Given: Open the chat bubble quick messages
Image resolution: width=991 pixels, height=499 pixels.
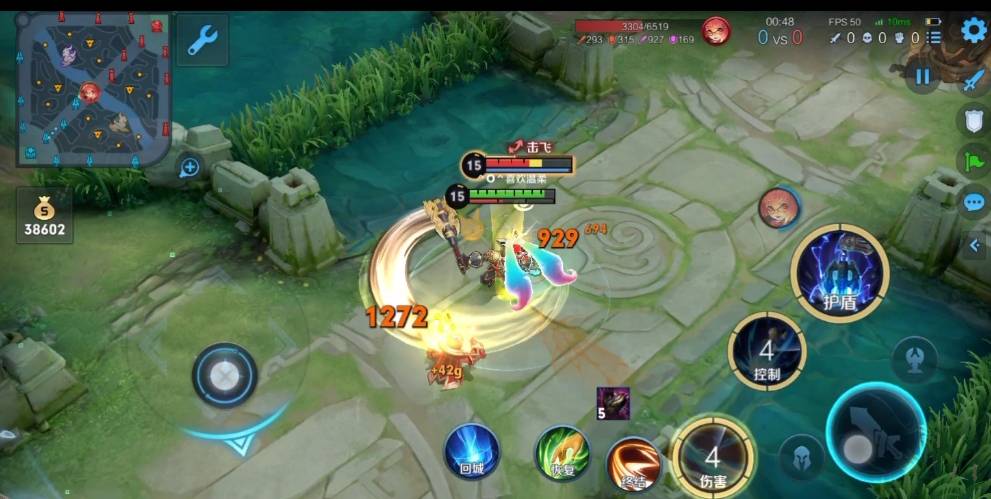Looking at the screenshot, I should 974,203.
